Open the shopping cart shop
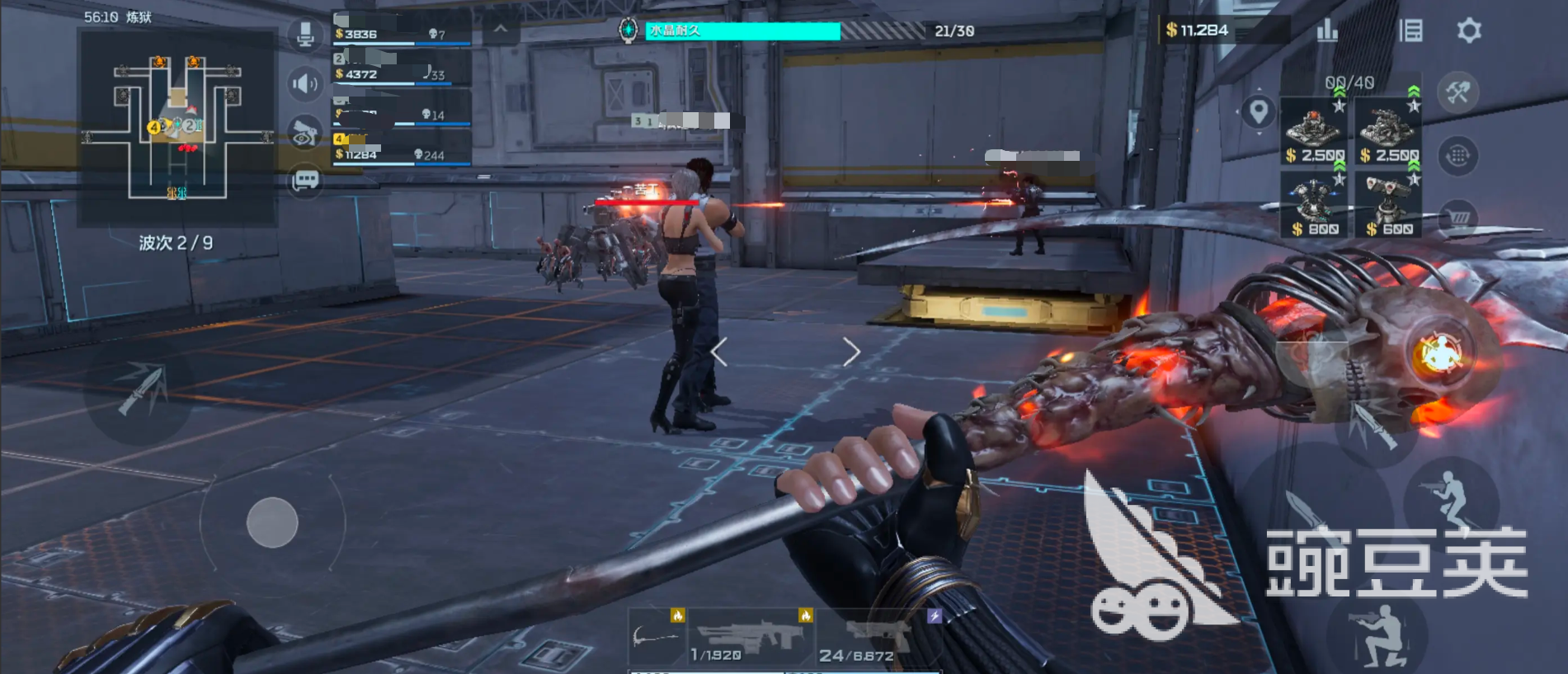Viewport: 1568px width, 674px height. coord(1457,217)
